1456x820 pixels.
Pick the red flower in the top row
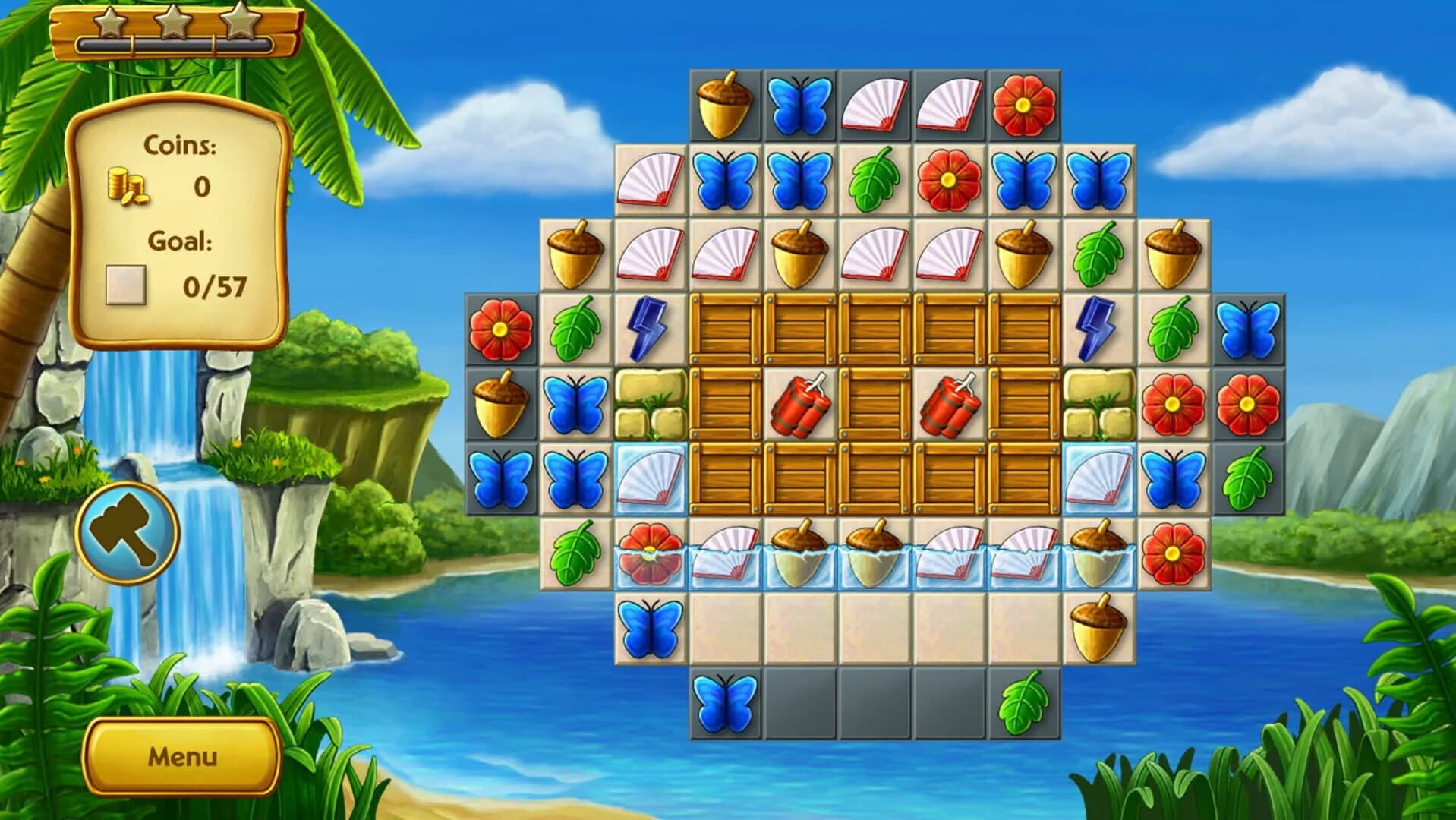[x=1023, y=105]
